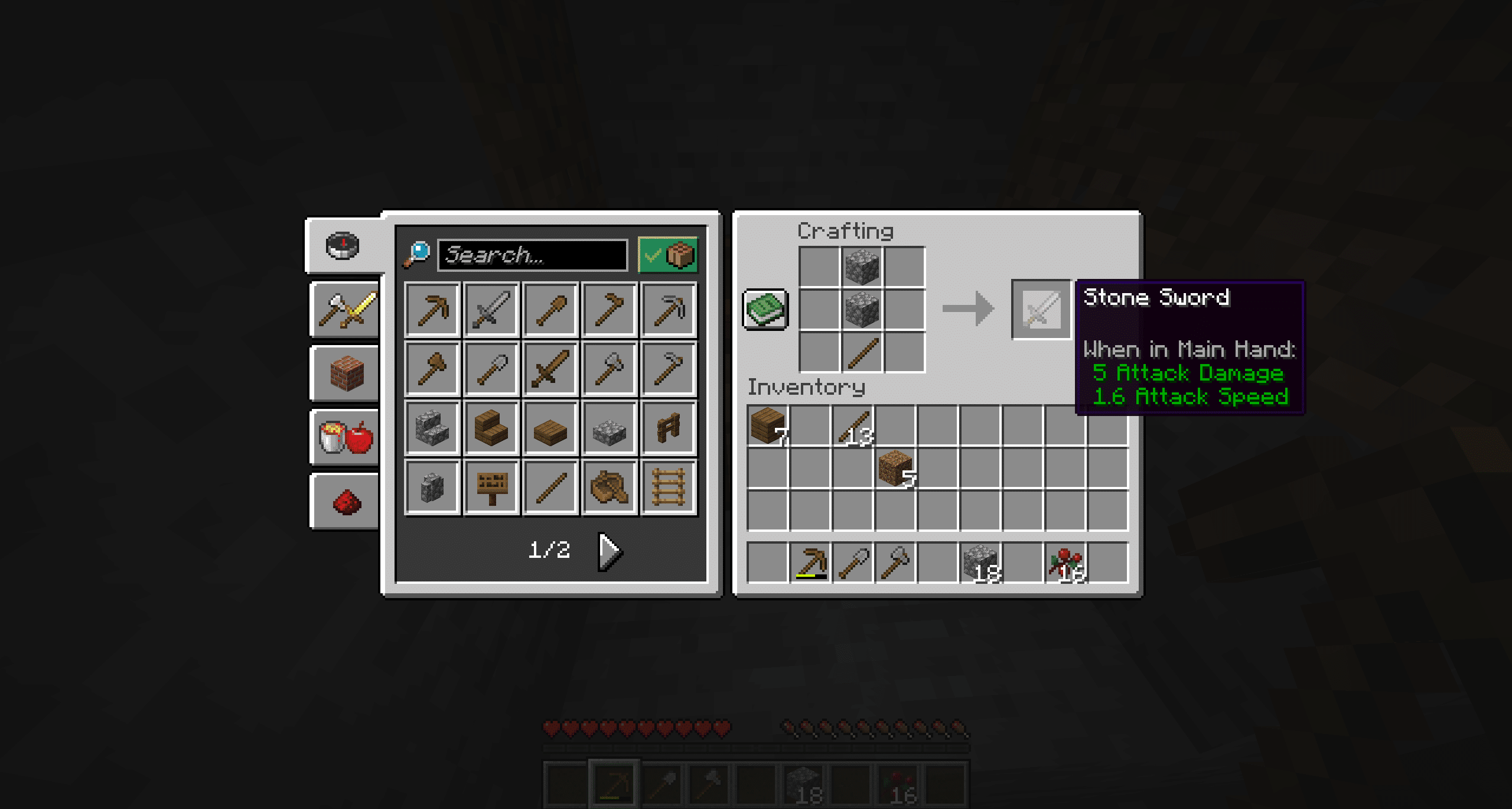Screen dimensions: 1512x809
Task: Select the oak fence recipe
Action: pyautogui.click(x=670, y=428)
